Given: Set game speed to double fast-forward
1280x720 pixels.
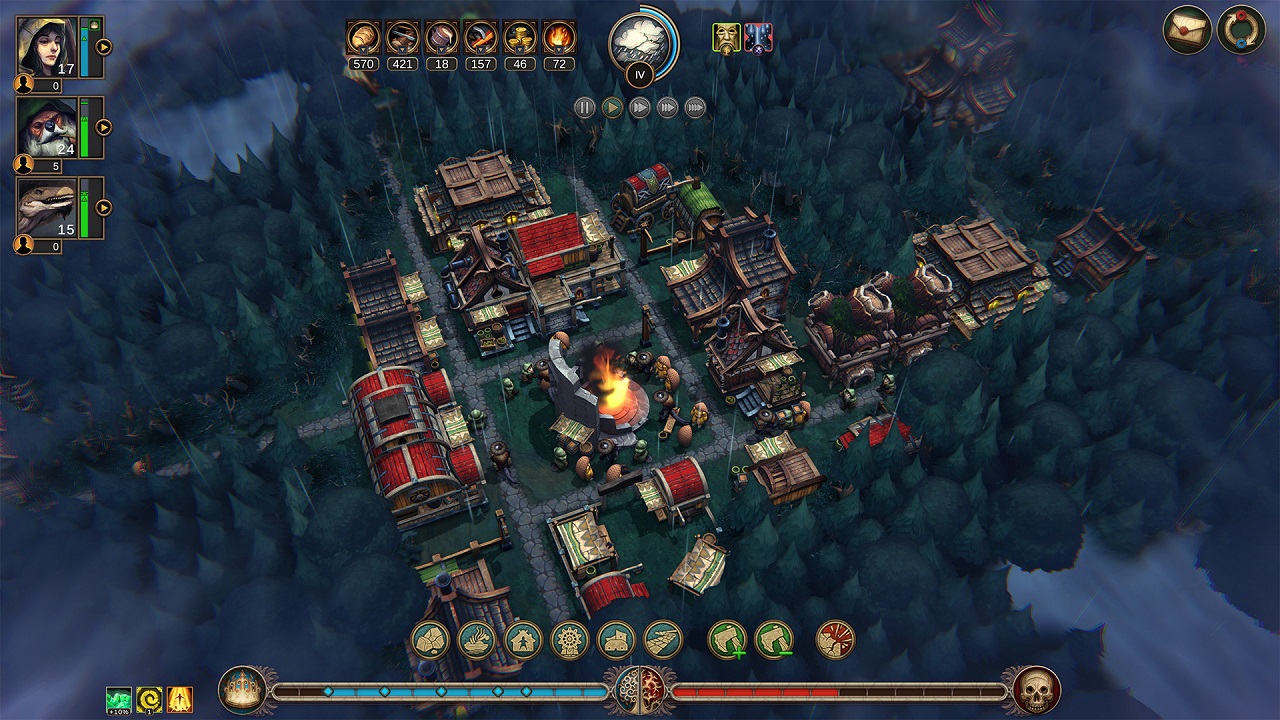Looking at the screenshot, I should point(640,107).
